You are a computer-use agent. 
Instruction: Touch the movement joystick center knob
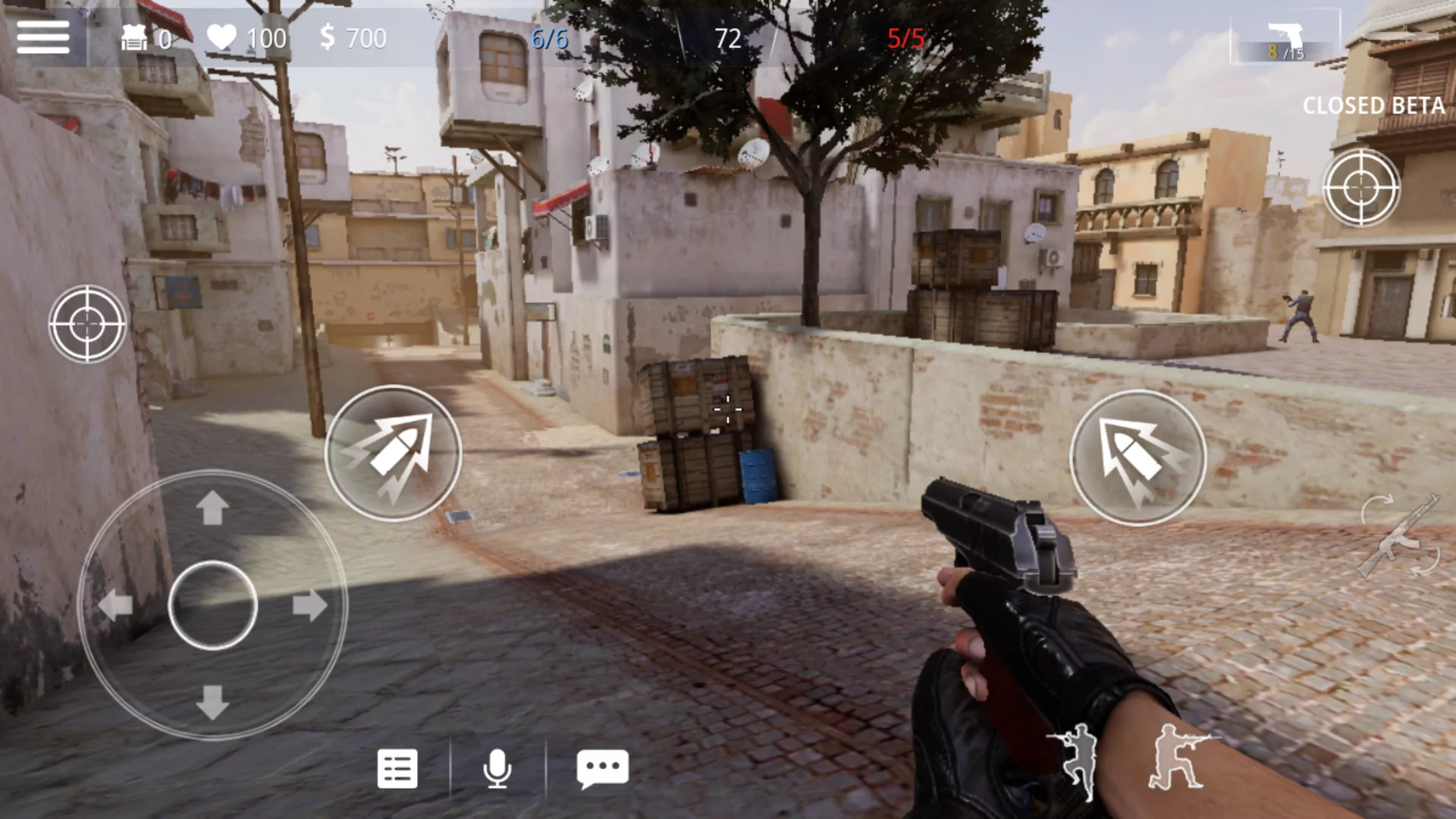[x=212, y=605]
